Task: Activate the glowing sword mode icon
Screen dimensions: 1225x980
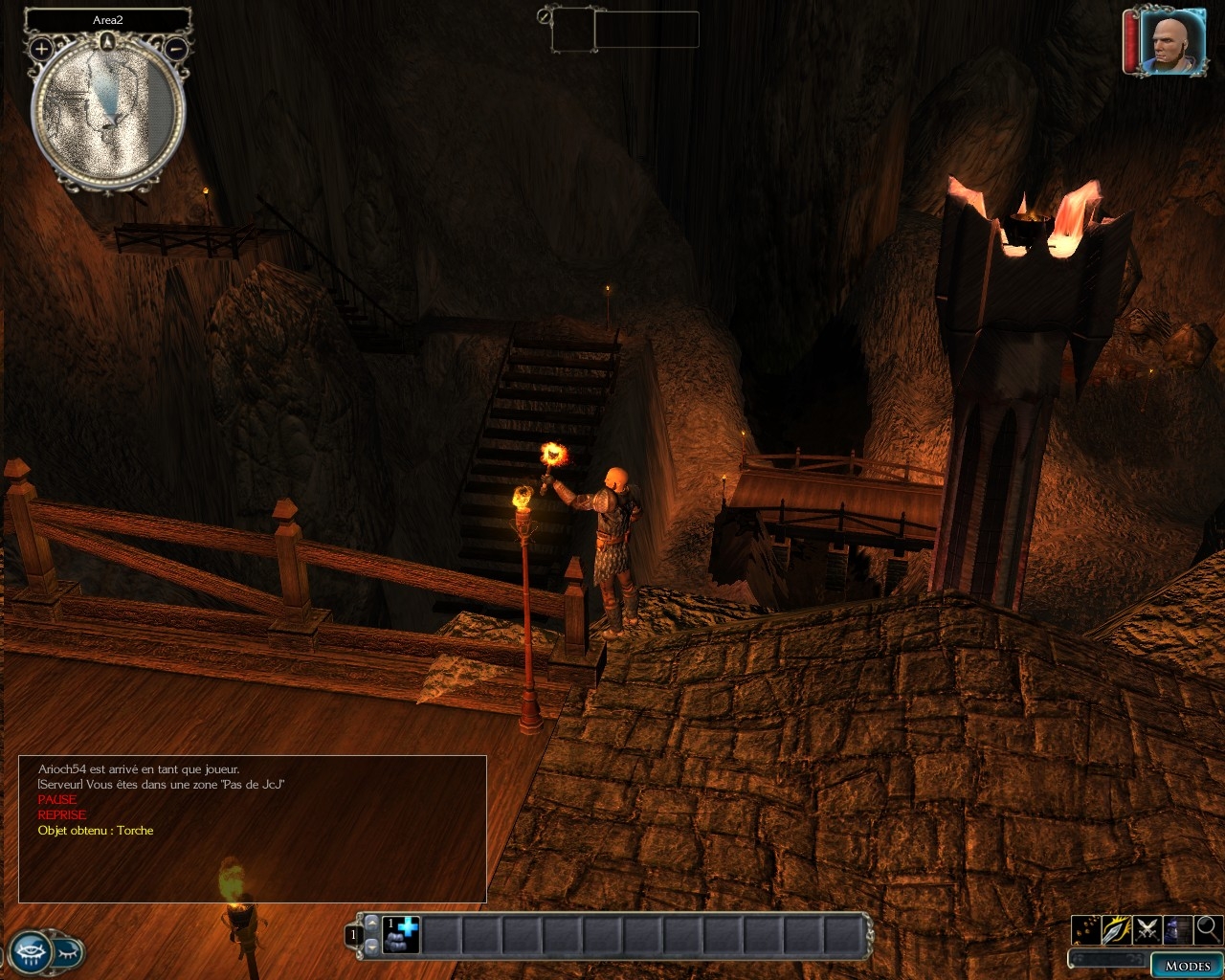Action: pyautogui.click(x=1116, y=928)
